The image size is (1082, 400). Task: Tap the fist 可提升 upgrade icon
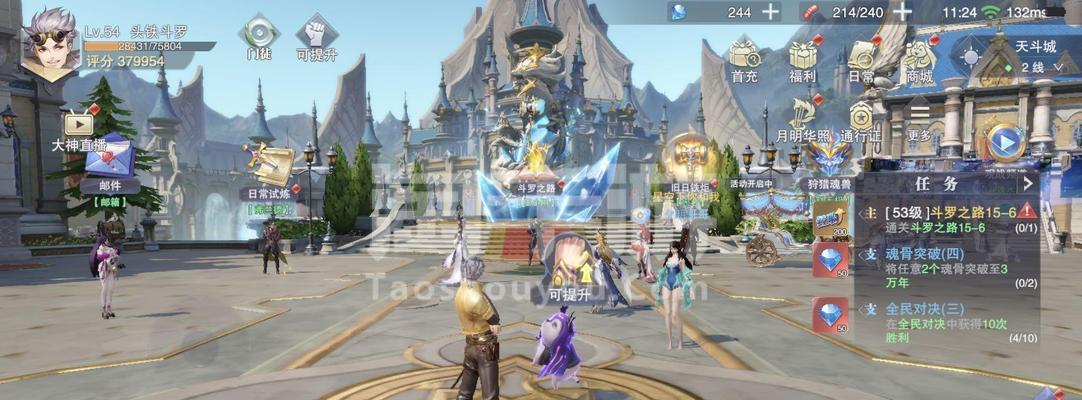pos(316,34)
